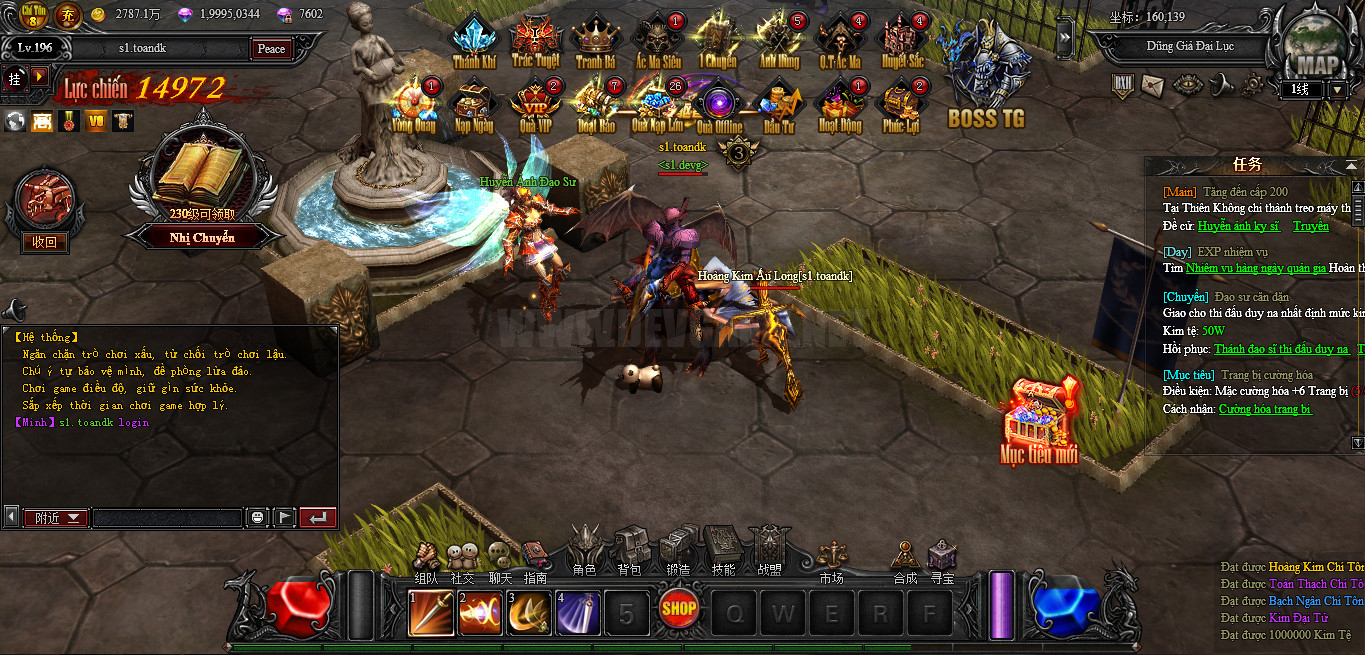Image resolution: width=1365 pixels, height=655 pixels.
Task: Claim the Quà VIP reward icon
Action: pyautogui.click(x=535, y=104)
